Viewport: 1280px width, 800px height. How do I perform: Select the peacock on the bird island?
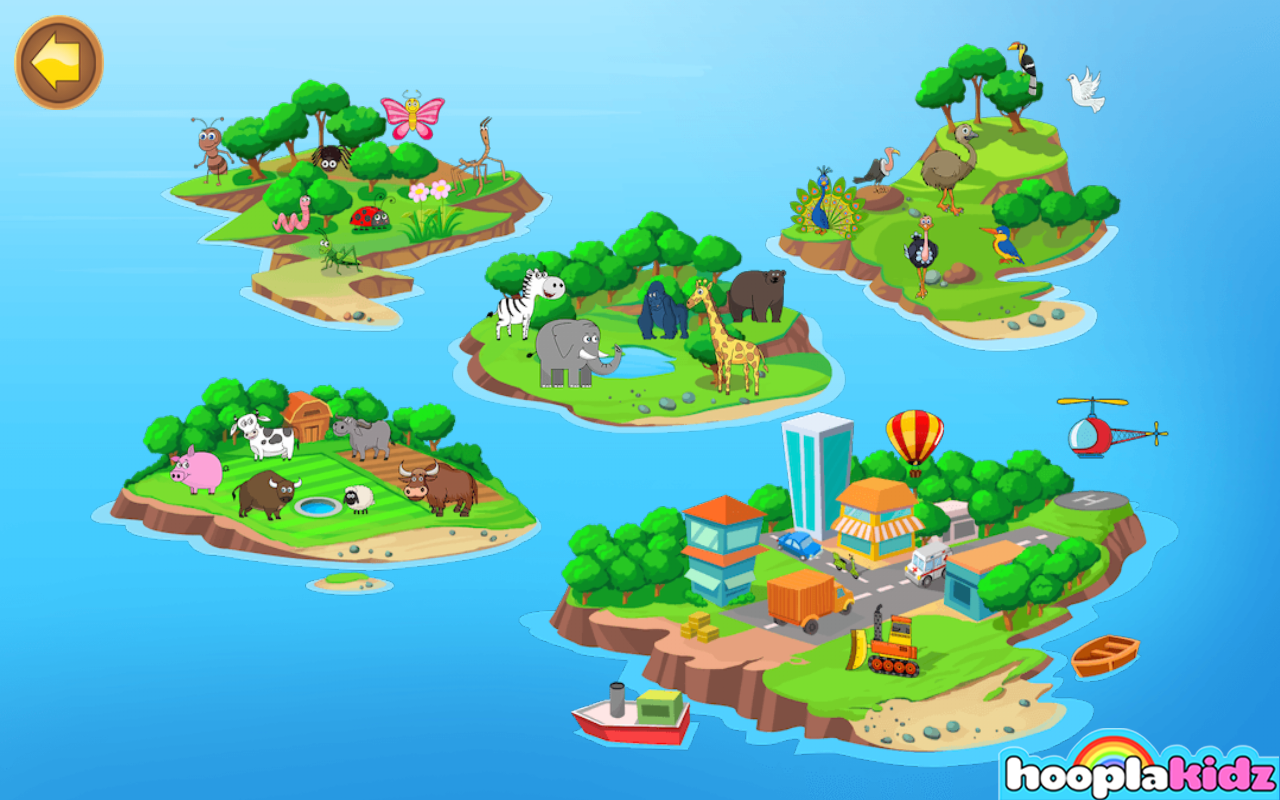click(x=823, y=210)
